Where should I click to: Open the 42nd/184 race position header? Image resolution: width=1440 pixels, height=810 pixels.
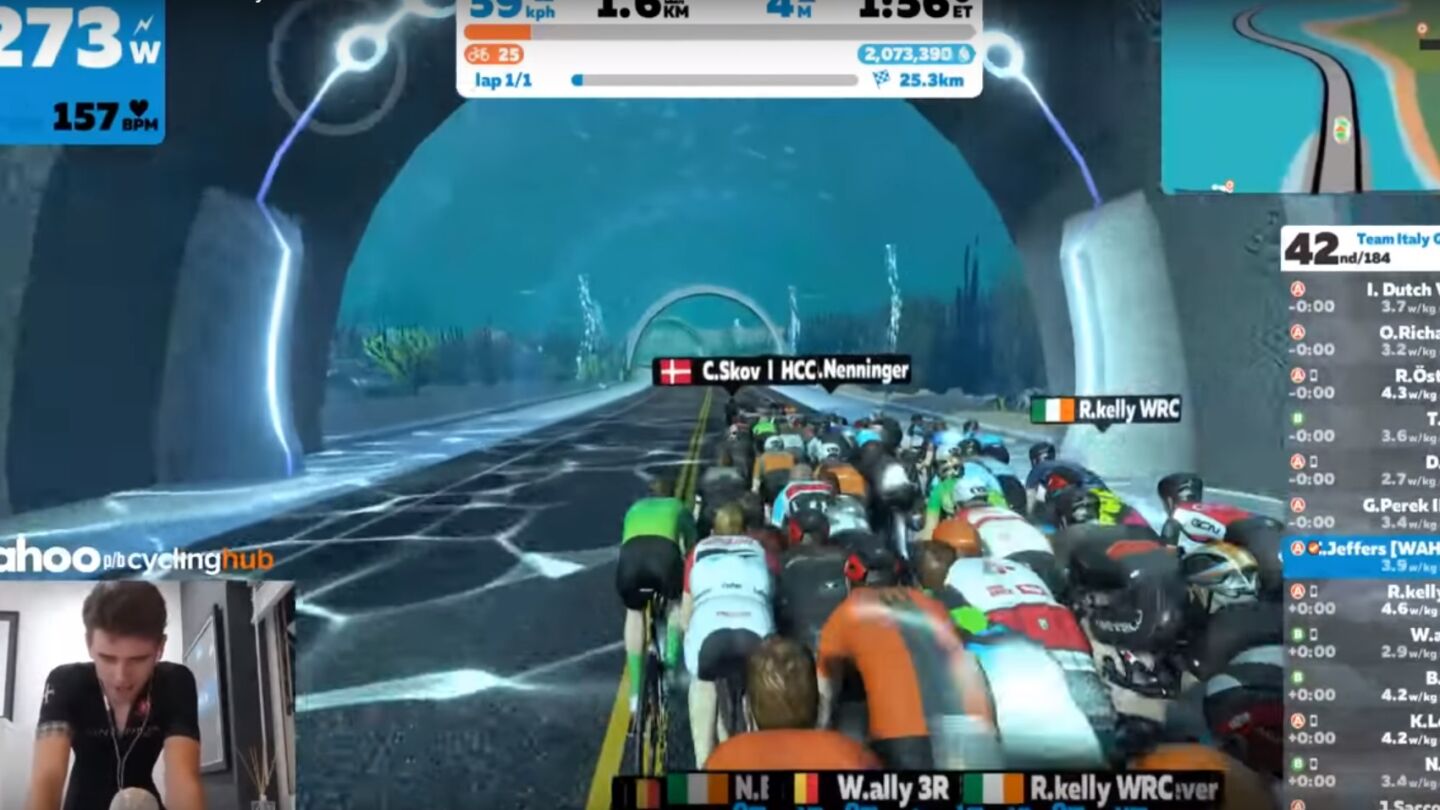click(x=1360, y=248)
